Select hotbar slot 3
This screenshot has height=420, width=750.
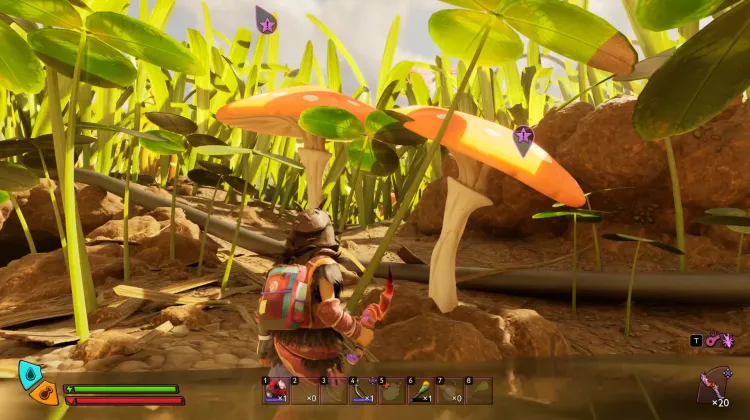tap(334, 390)
